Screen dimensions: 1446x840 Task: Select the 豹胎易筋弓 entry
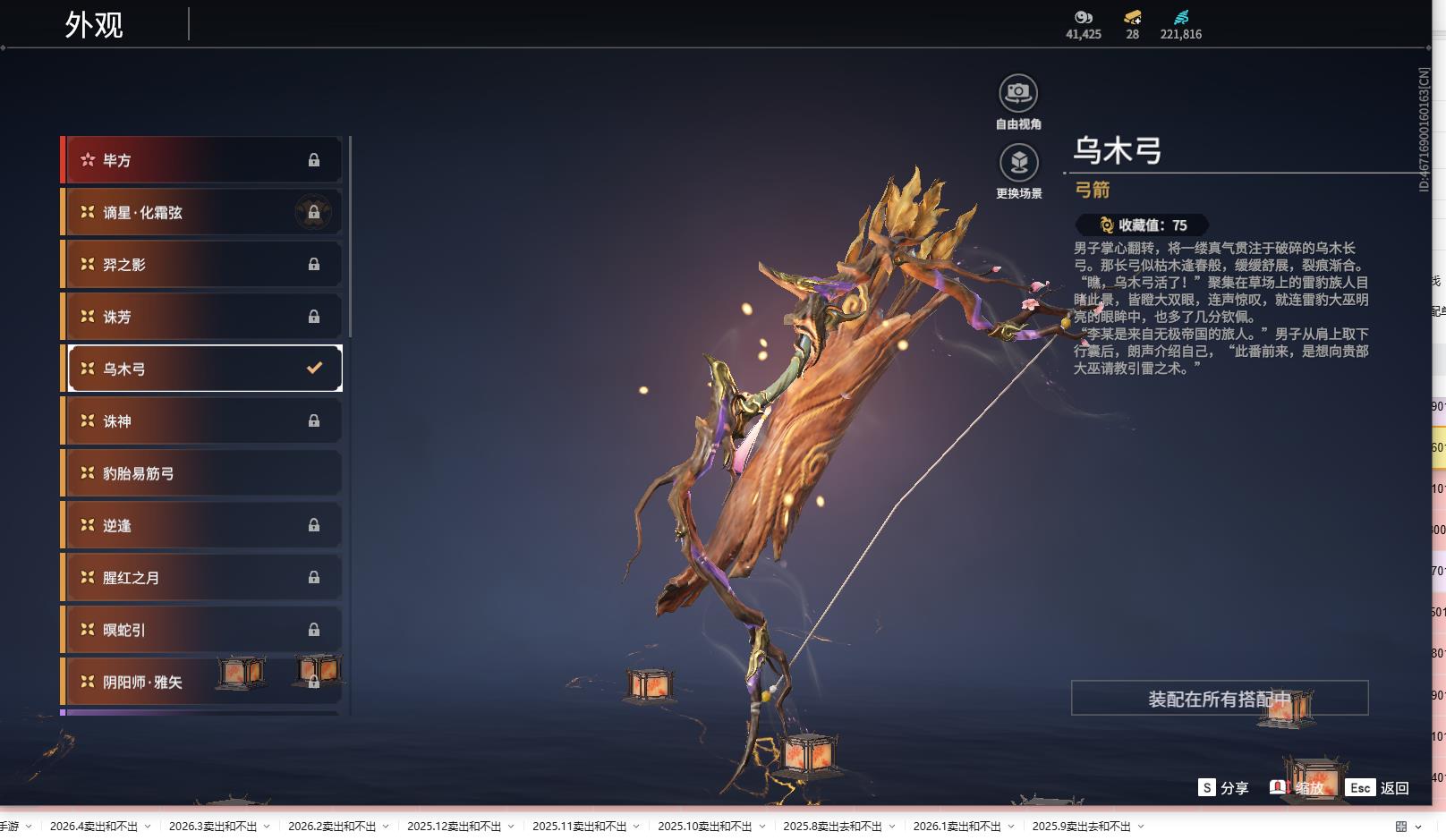[201, 473]
